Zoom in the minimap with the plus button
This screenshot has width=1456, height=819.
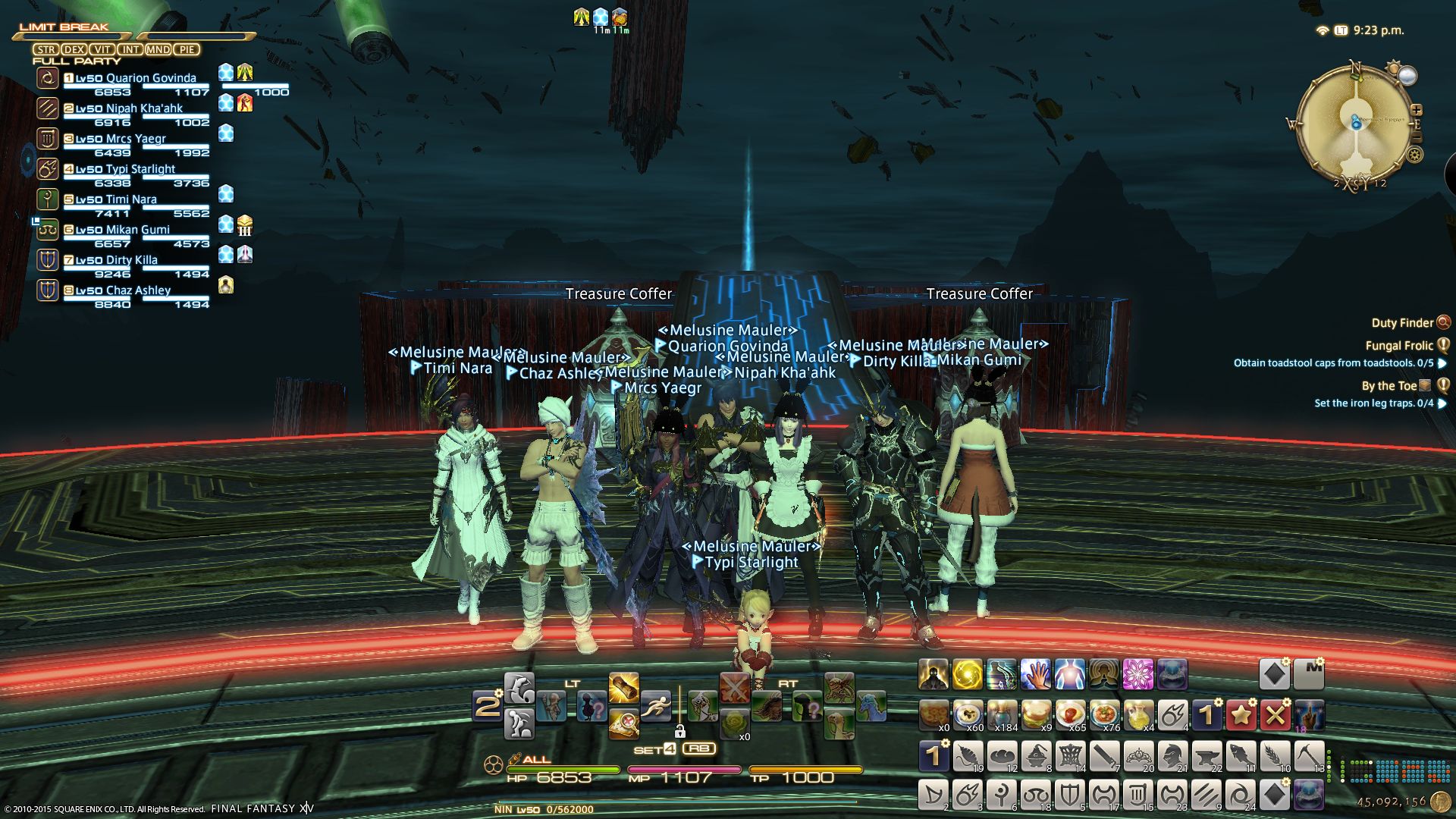[x=1416, y=111]
